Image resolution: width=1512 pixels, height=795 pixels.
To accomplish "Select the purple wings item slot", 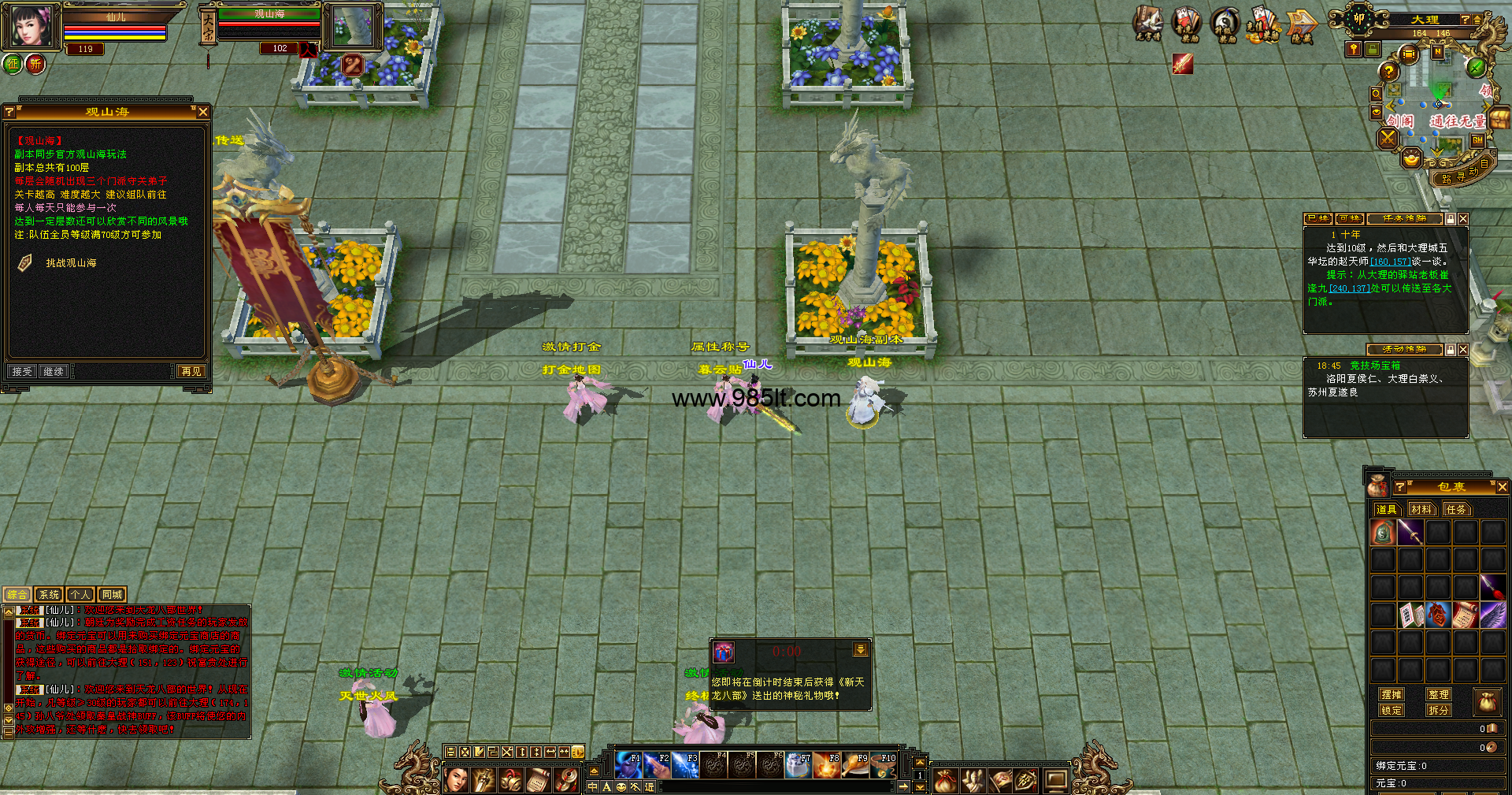I will (1493, 614).
